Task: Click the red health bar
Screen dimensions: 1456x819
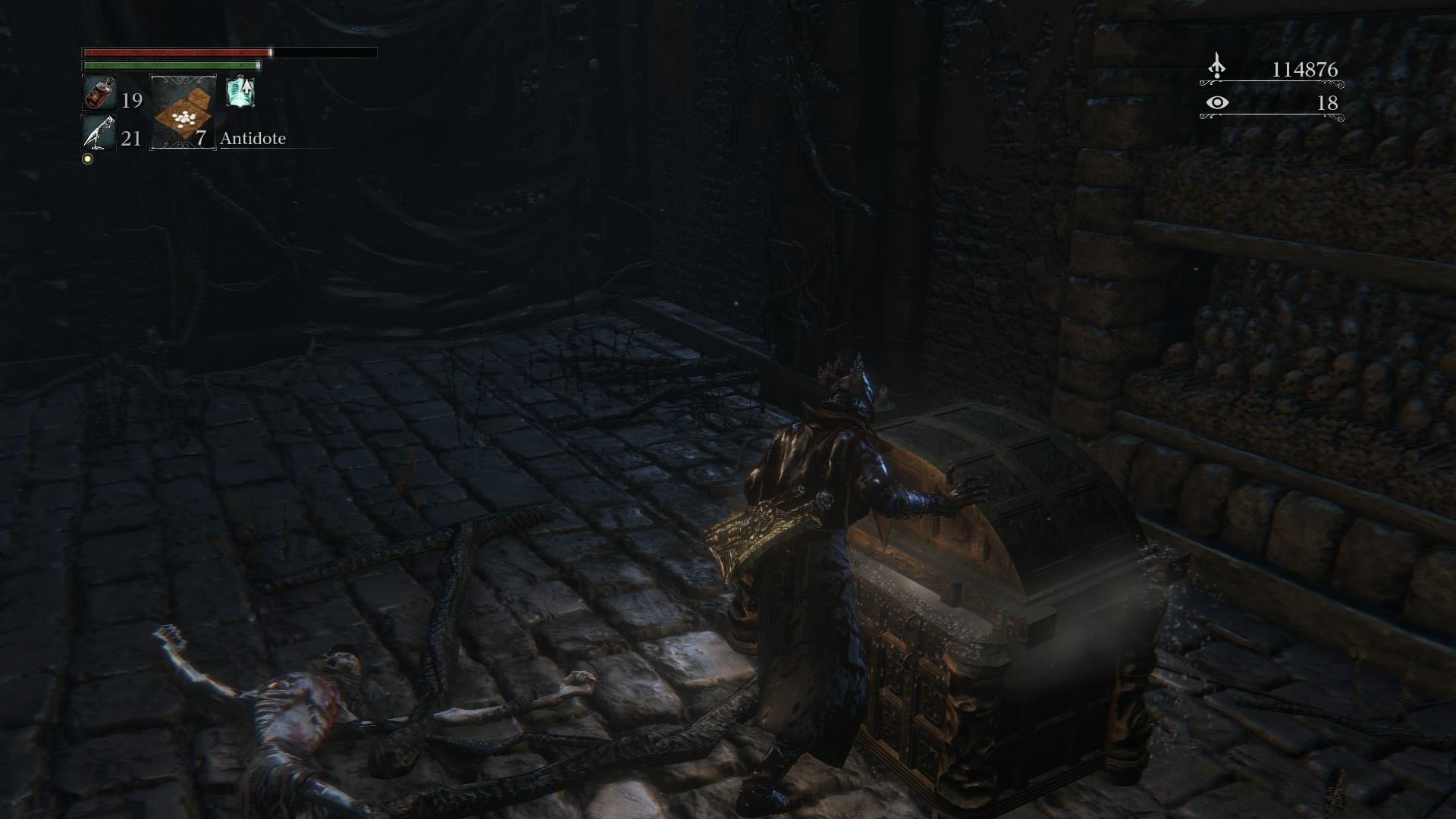Action: (174, 52)
